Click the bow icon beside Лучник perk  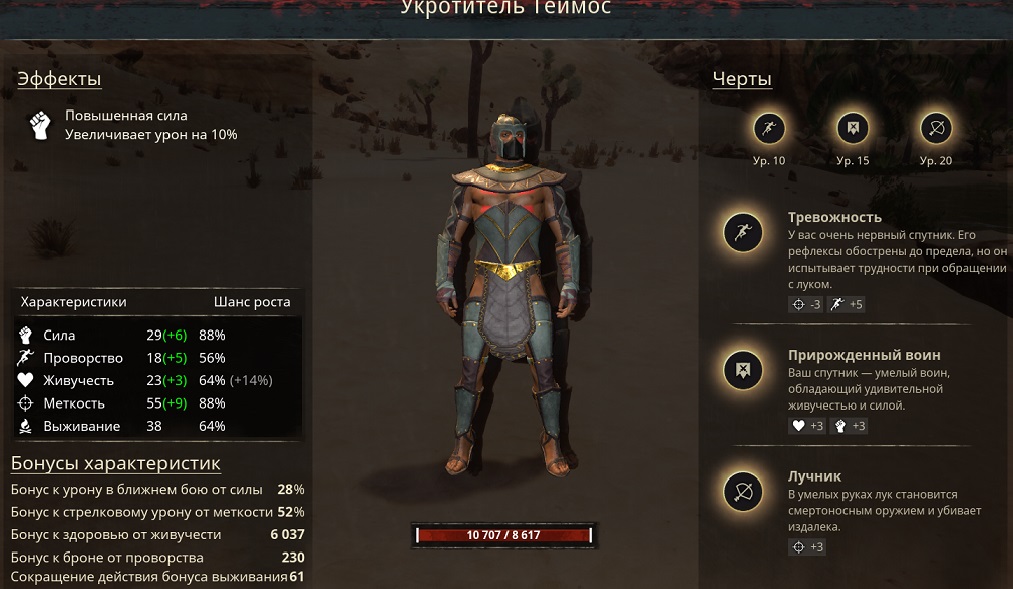743,492
